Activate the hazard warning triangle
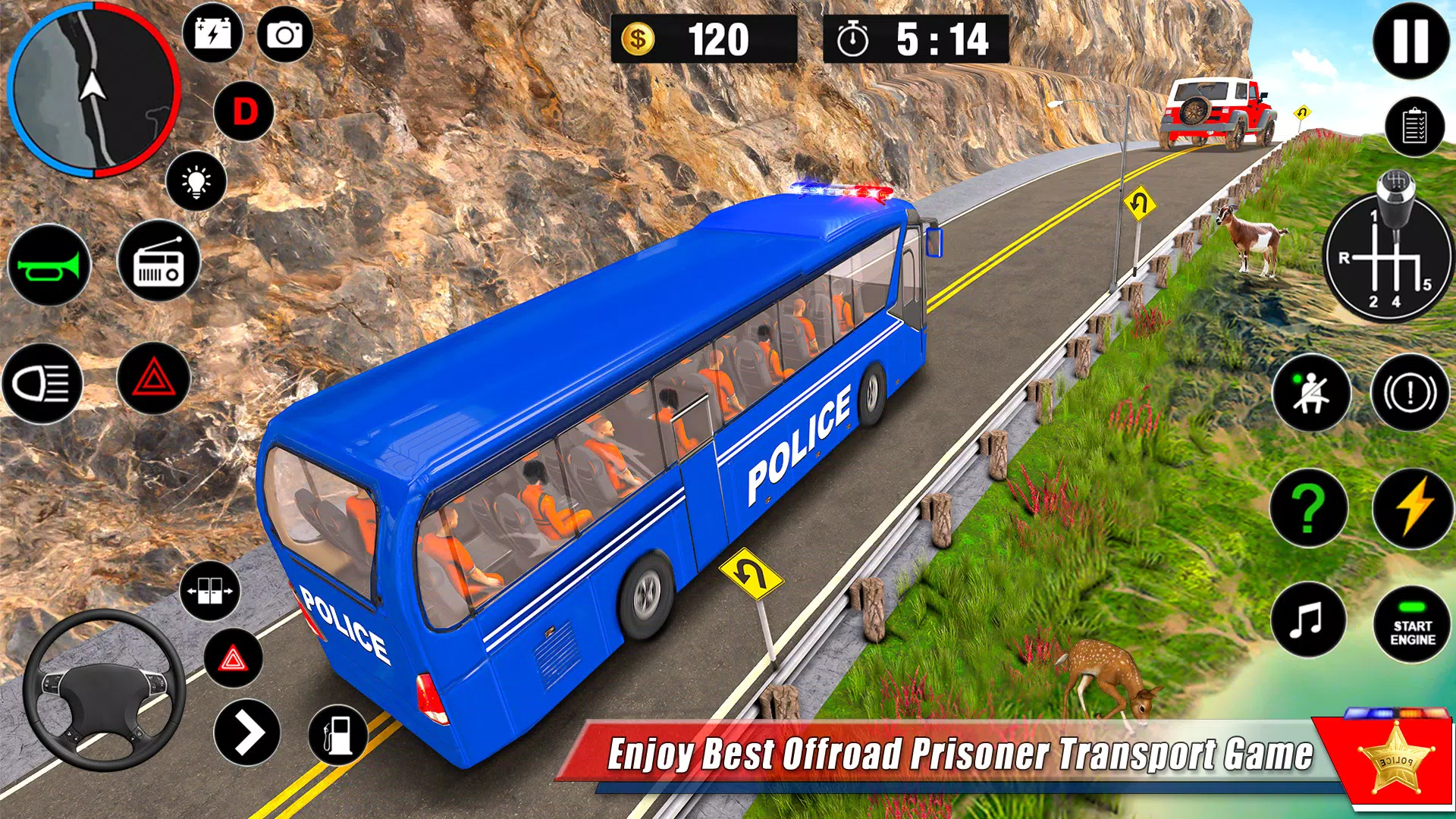 (154, 378)
